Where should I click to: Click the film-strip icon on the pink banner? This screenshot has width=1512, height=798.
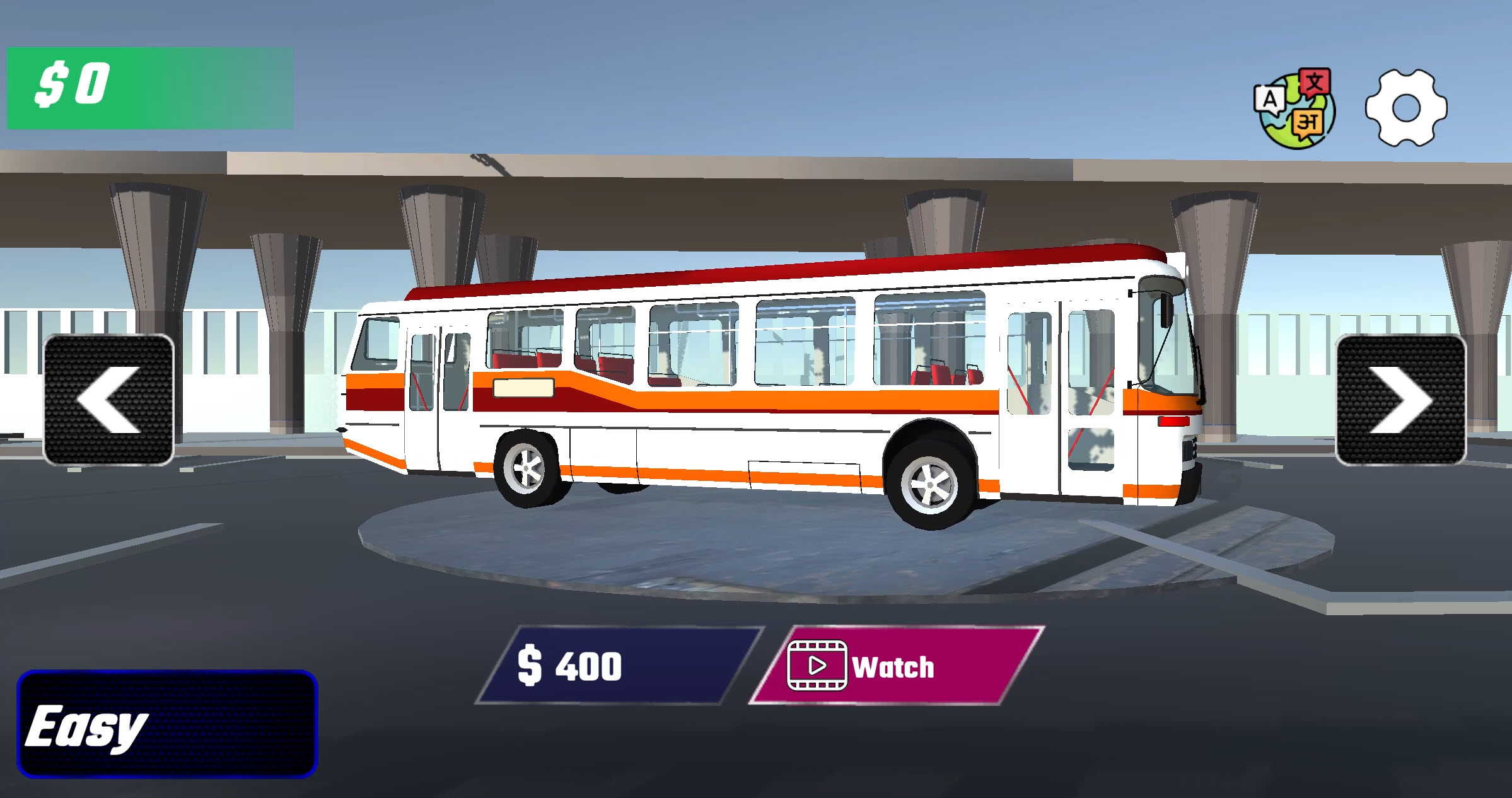coord(817,665)
